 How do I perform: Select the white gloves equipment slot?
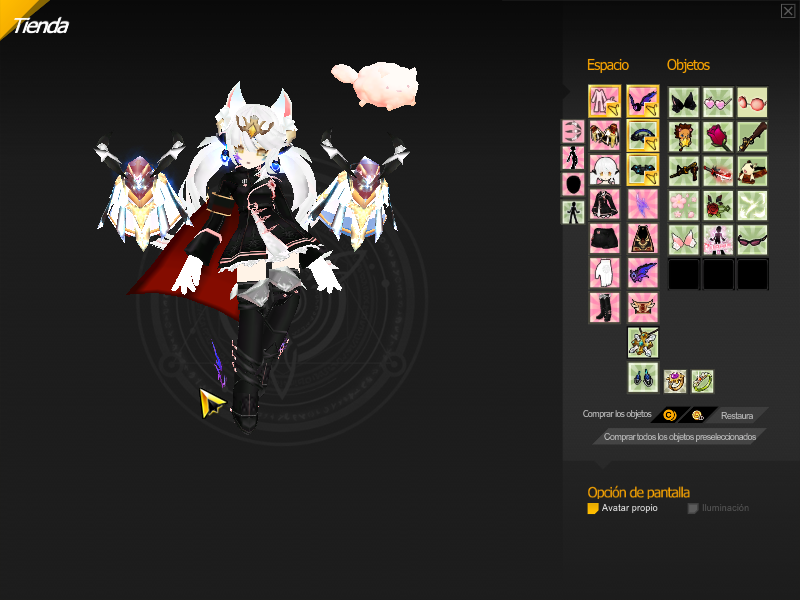click(x=604, y=273)
